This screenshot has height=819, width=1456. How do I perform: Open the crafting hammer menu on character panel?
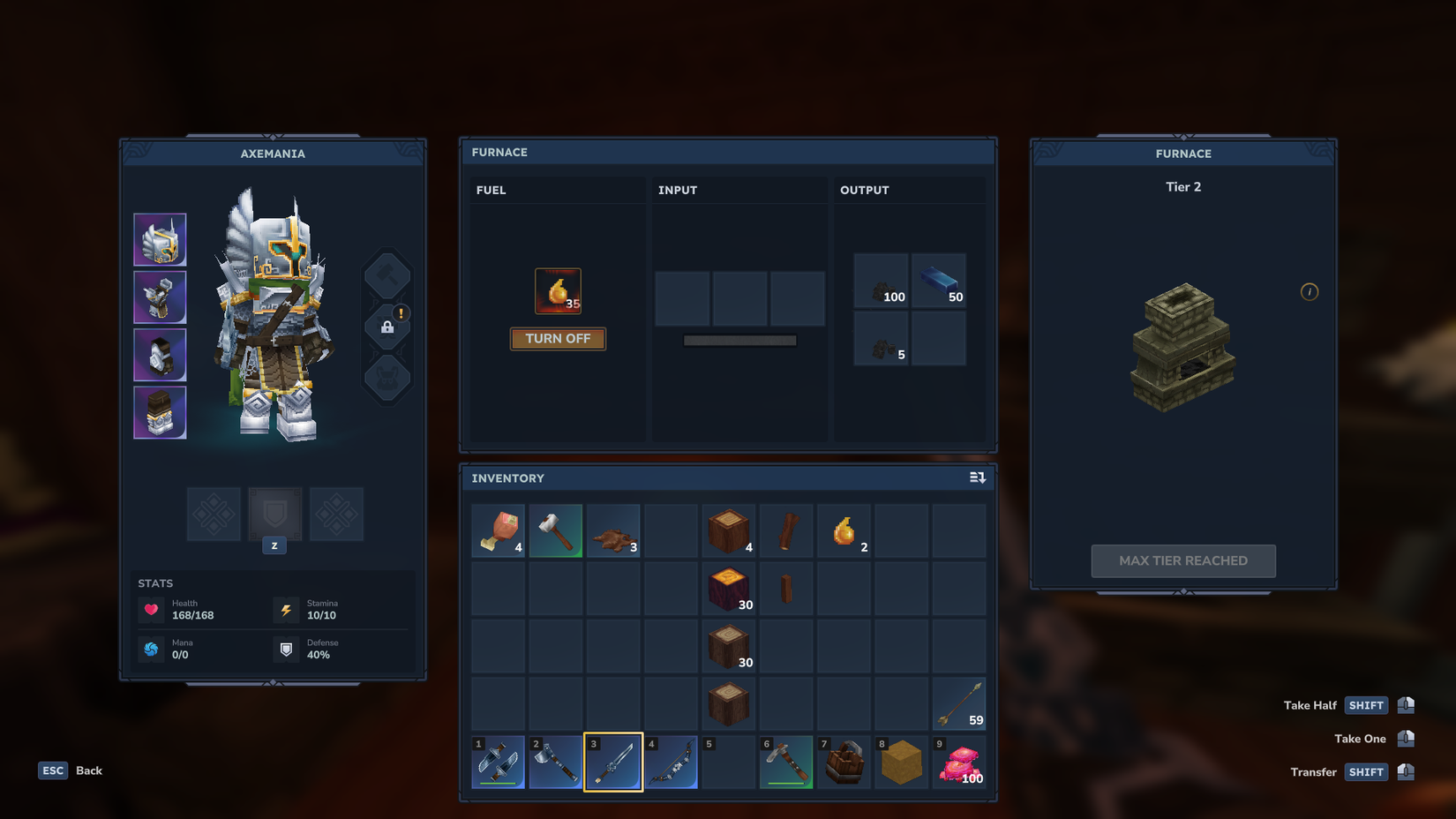(387, 274)
